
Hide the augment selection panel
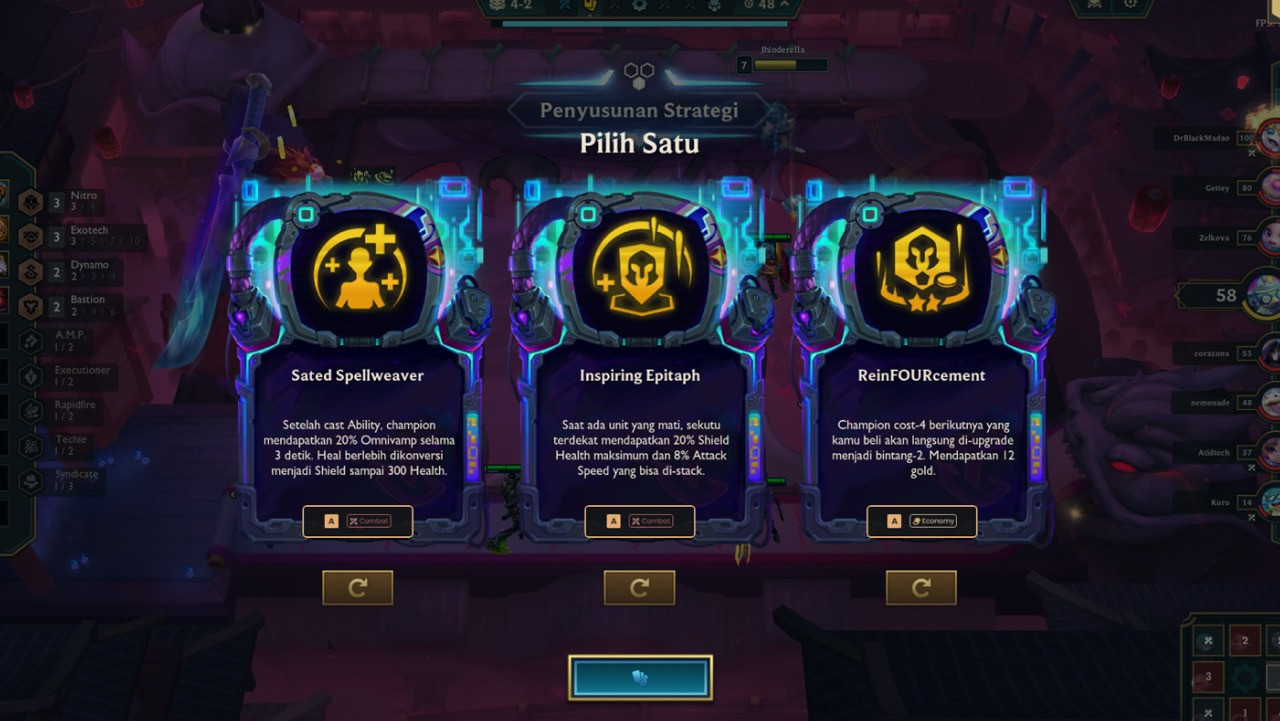[640, 678]
